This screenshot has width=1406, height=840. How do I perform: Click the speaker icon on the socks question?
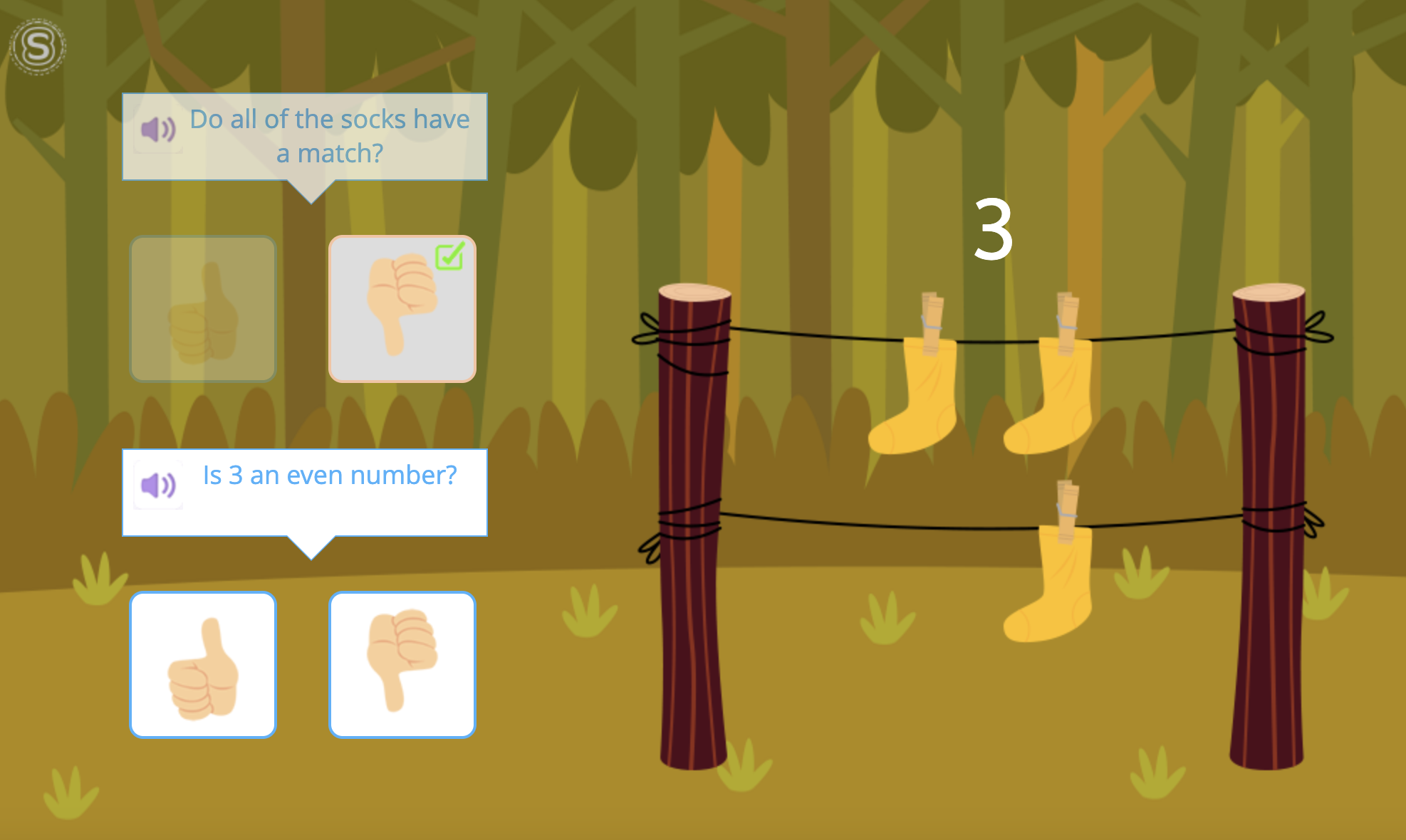pyautogui.click(x=158, y=130)
